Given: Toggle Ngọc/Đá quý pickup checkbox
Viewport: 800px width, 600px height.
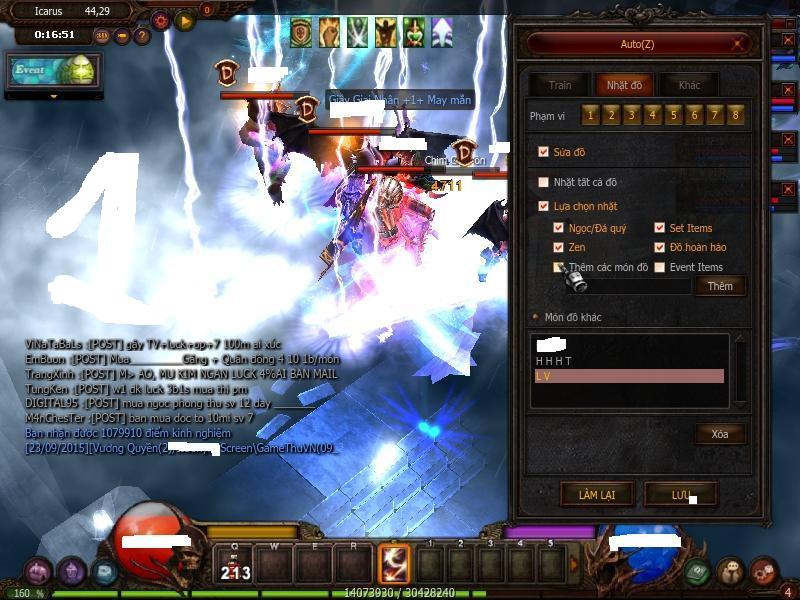Looking at the screenshot, I should pyautogui.click(x=559, y=228).
